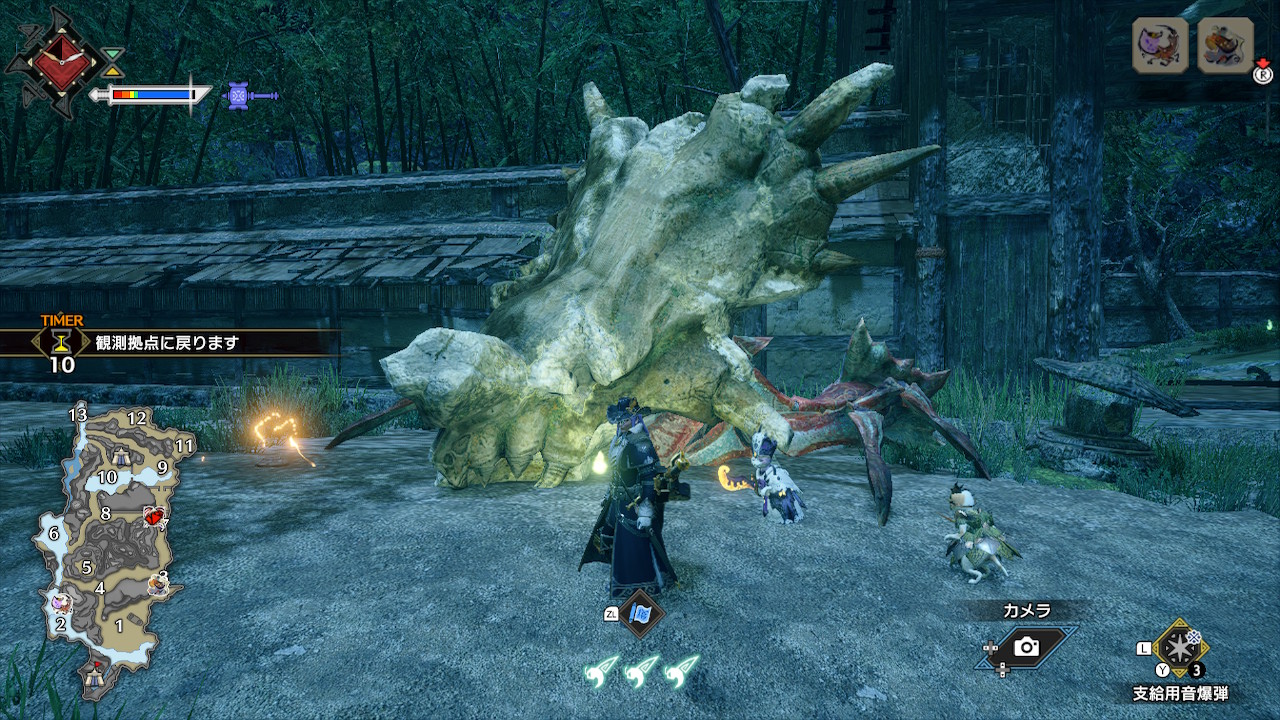
Task: Use the 支給用音爆弾 sonic bomb item
Action: [1180, 647]
